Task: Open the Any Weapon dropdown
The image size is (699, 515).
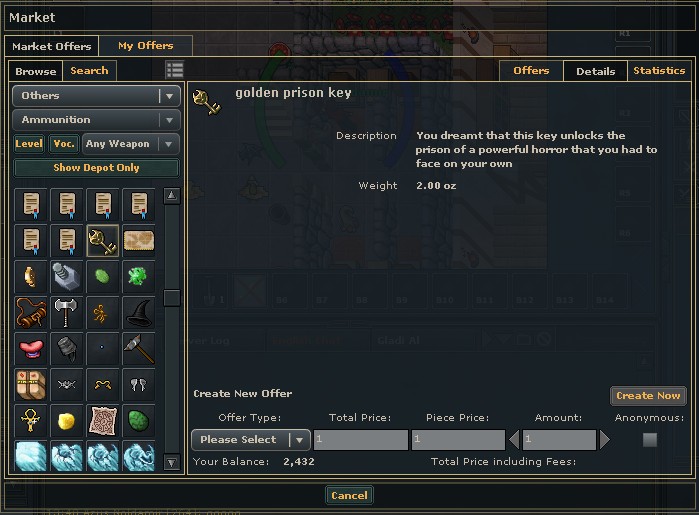Action: pos(131,144)
